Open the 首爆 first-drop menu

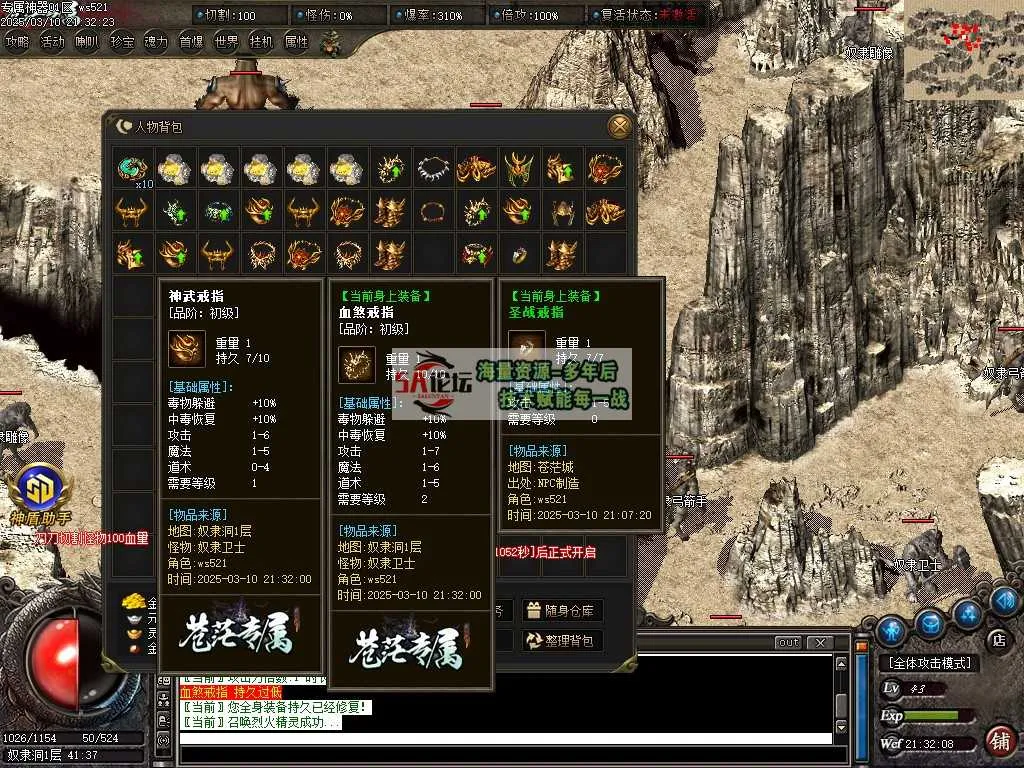pyautogui.click(x=191, y=42)
